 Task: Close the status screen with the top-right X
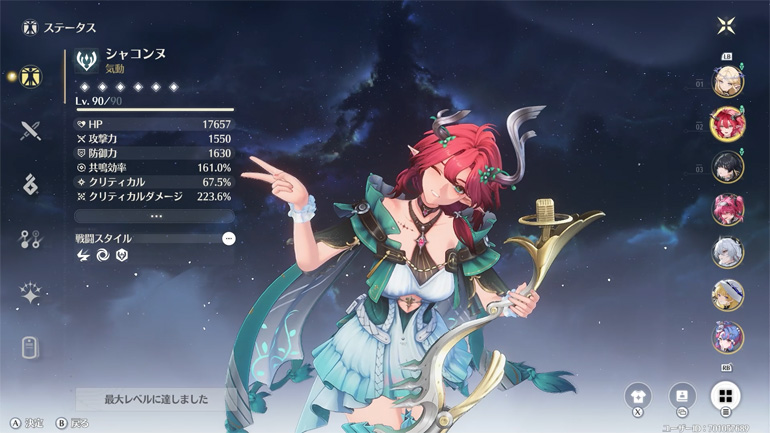click(x=725, y=26)
